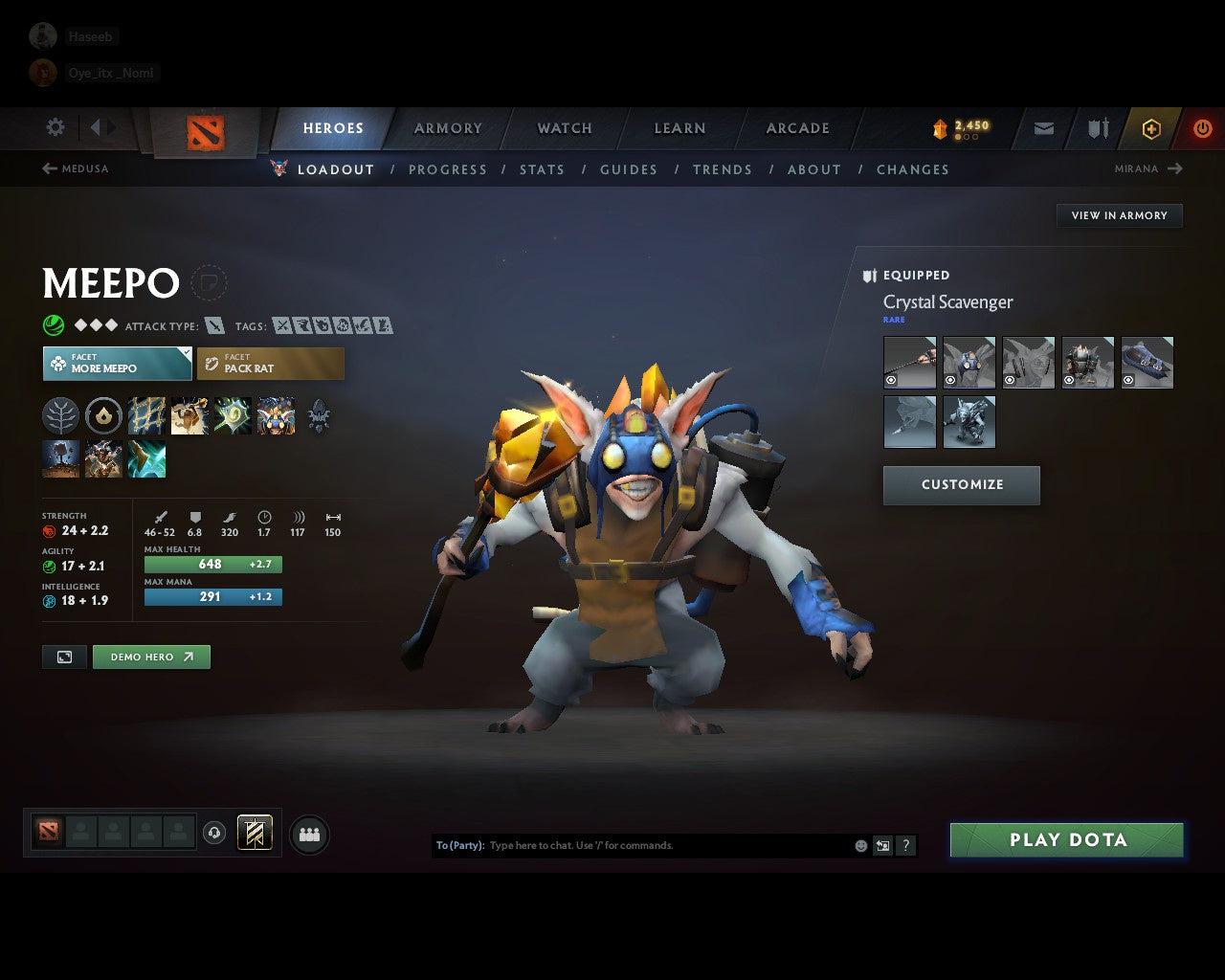Switch to the STATS tab
Screen dimensions: 1225x980
click(542, 169)
